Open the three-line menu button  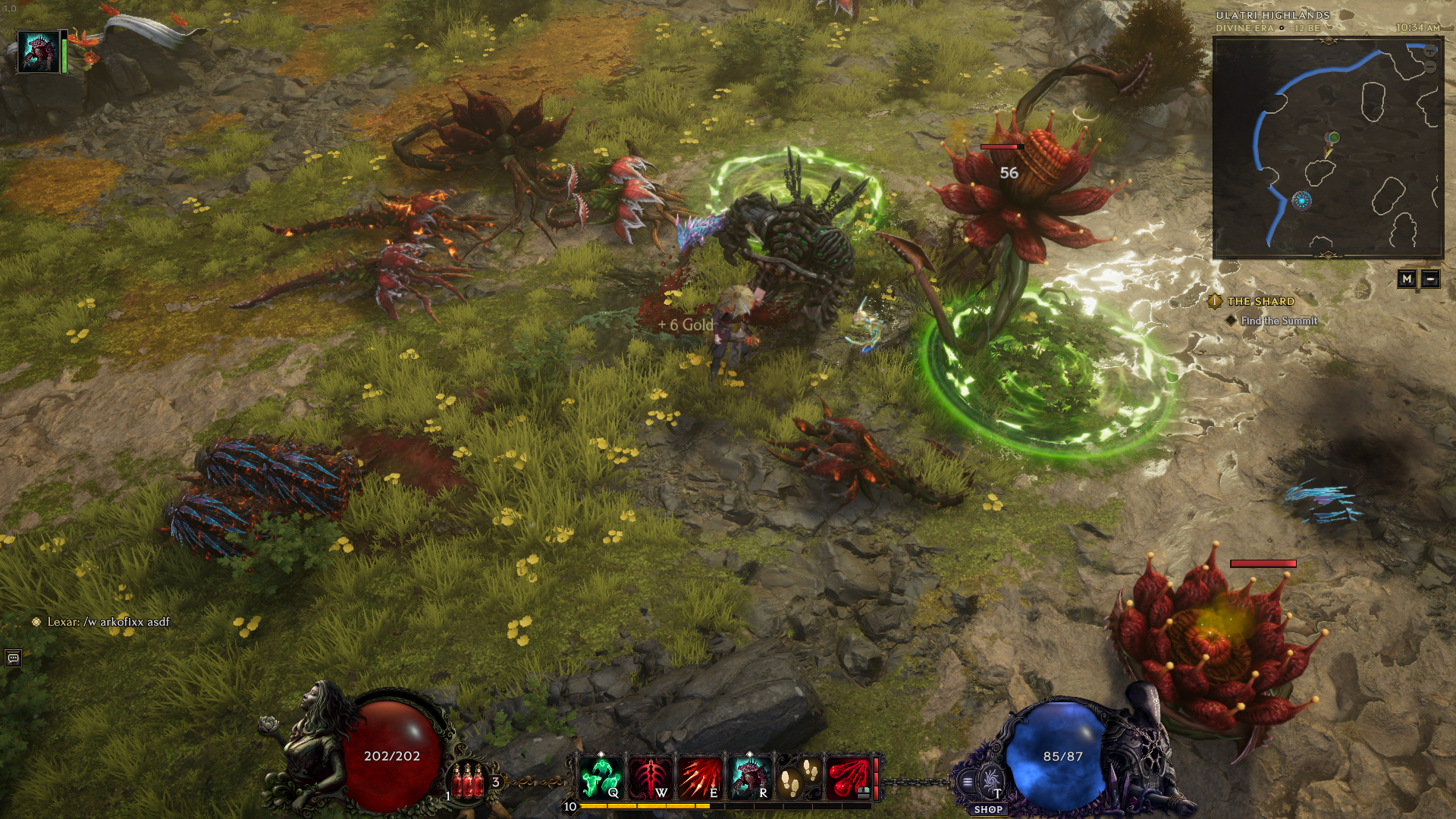point(967,782)
